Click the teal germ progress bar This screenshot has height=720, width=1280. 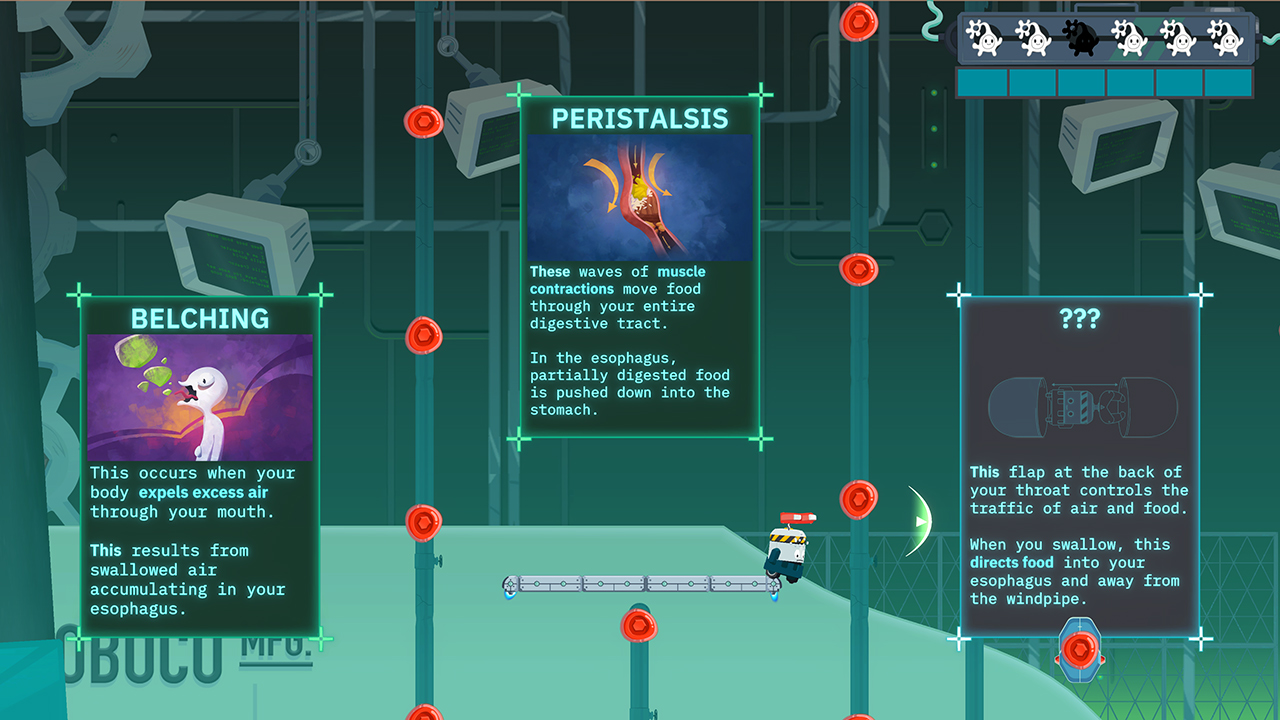click(1105, 84)
